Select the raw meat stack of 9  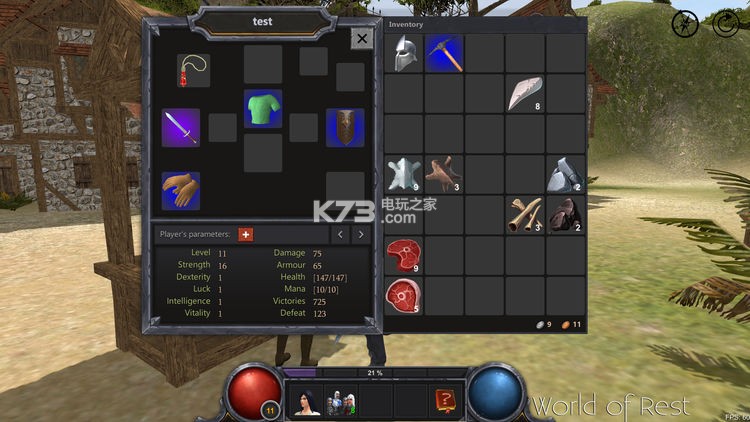point(404,256)
